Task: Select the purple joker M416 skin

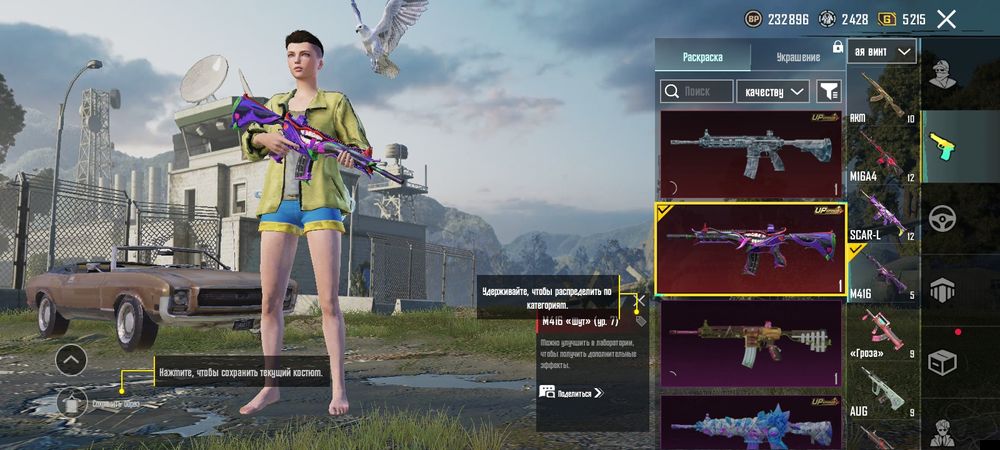Action: coord(750,249)
